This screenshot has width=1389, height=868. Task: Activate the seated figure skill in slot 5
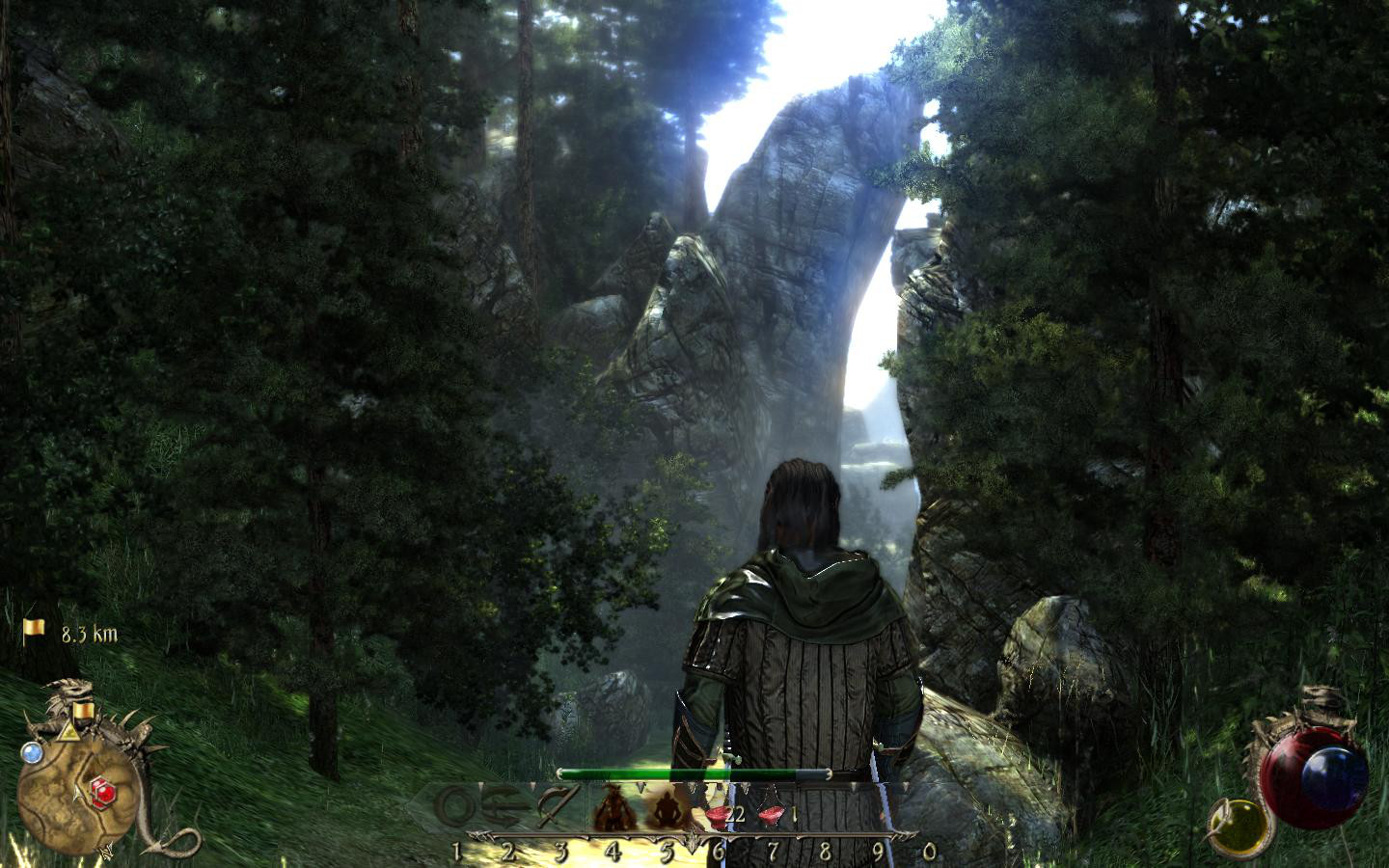point(665,808)
